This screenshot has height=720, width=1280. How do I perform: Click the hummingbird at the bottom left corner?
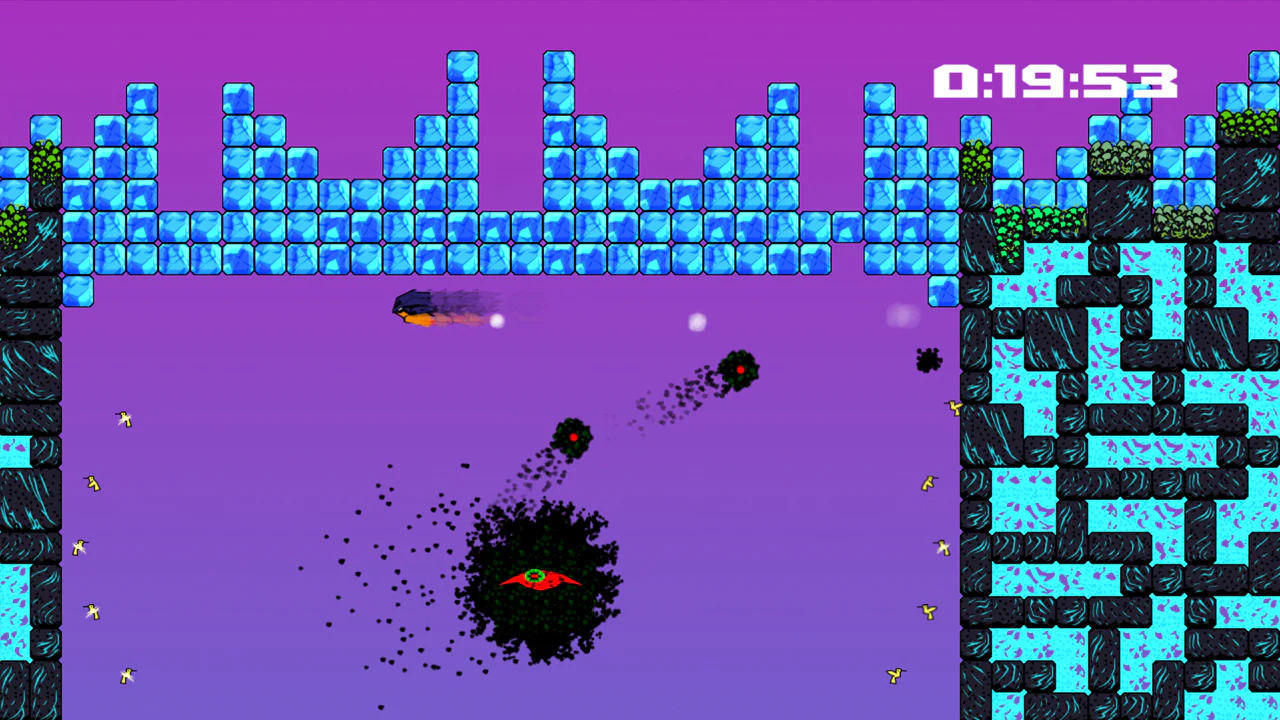[126, 676]
